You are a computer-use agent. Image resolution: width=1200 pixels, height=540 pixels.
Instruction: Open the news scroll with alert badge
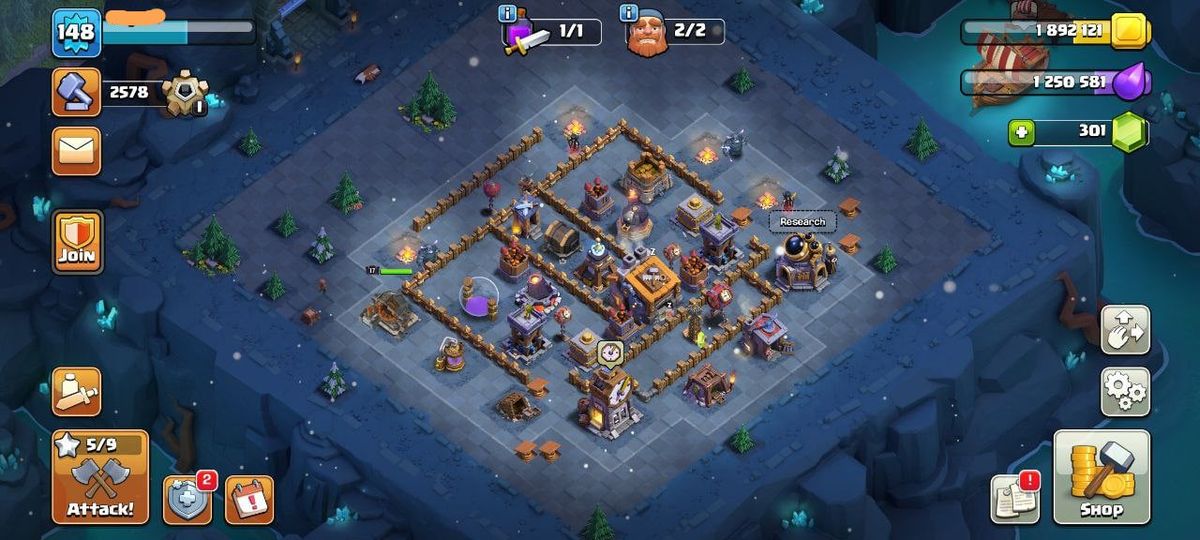[1015, 498]
